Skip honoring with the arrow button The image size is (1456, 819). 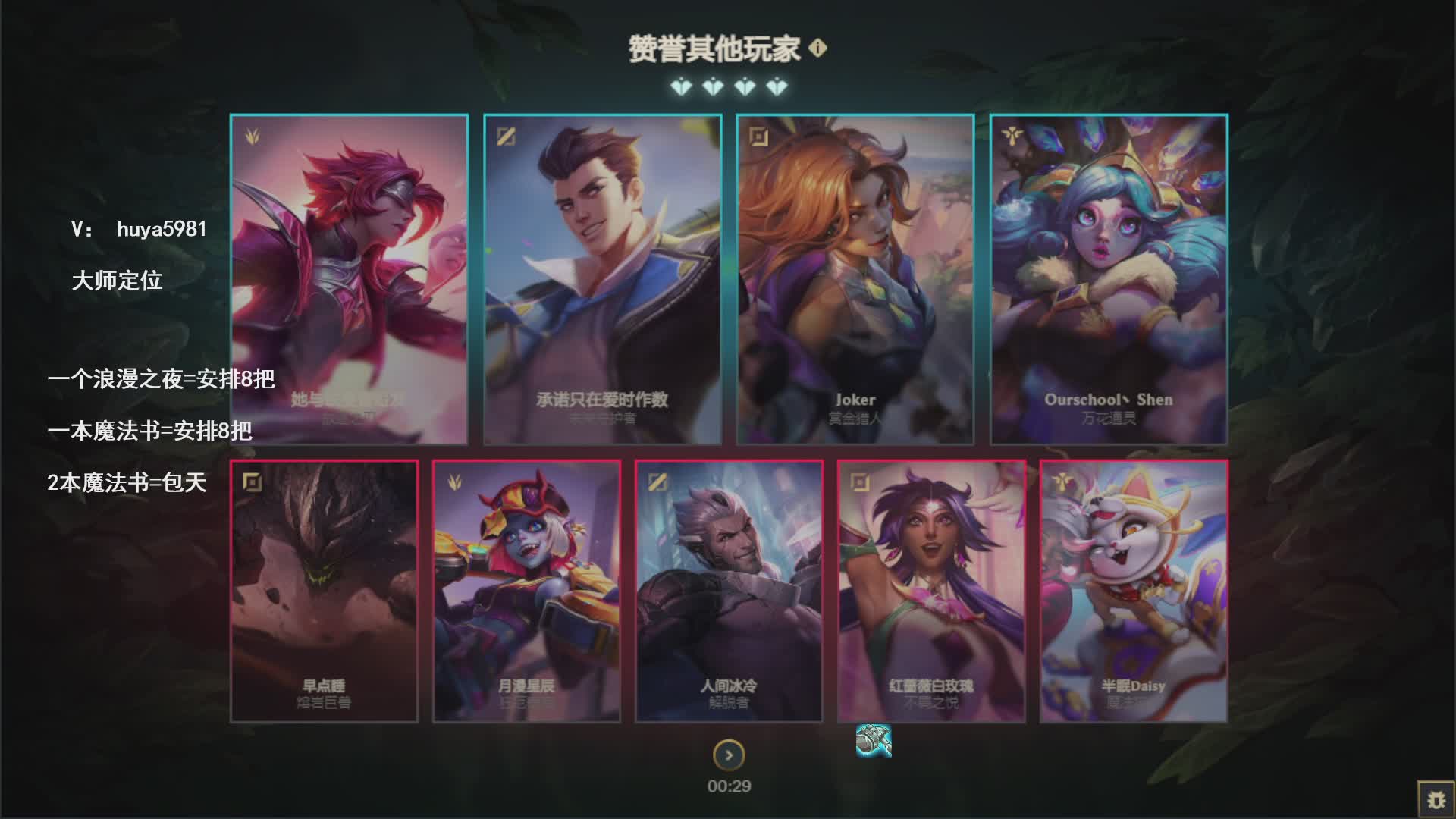click(729, 755)
